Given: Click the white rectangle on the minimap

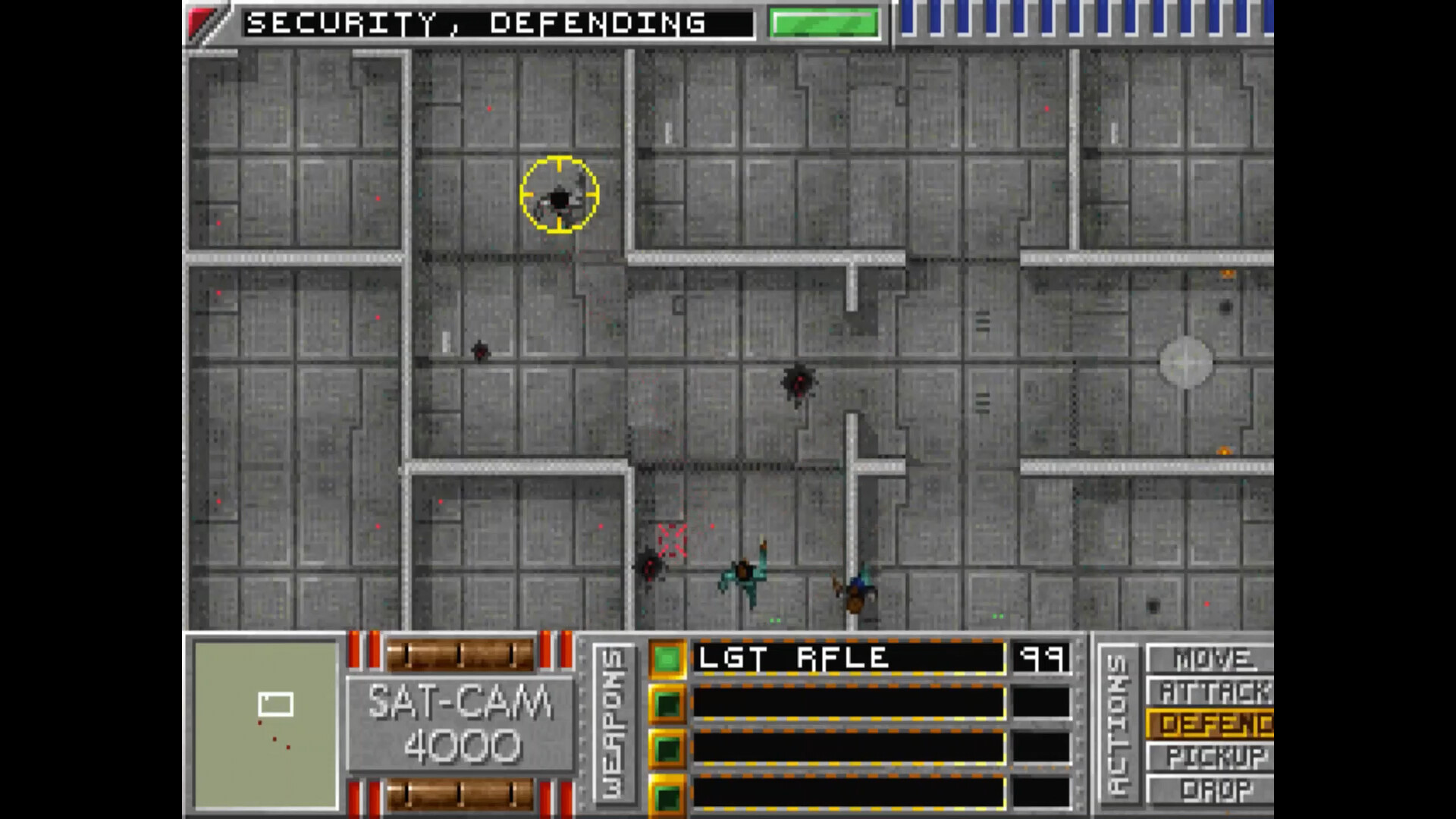Looking at the screenshot, I should click(278, 704).
